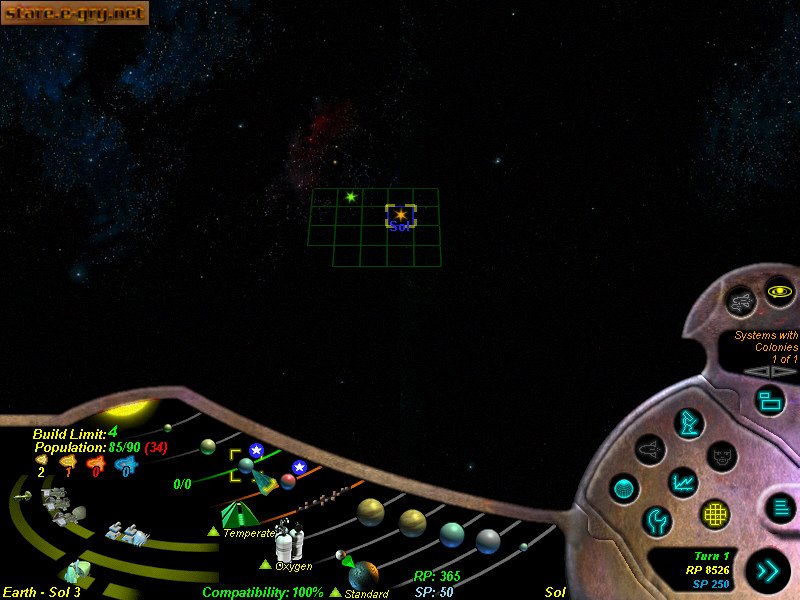Open the wrench build screen
800x600 pixels.
(657, 520)
